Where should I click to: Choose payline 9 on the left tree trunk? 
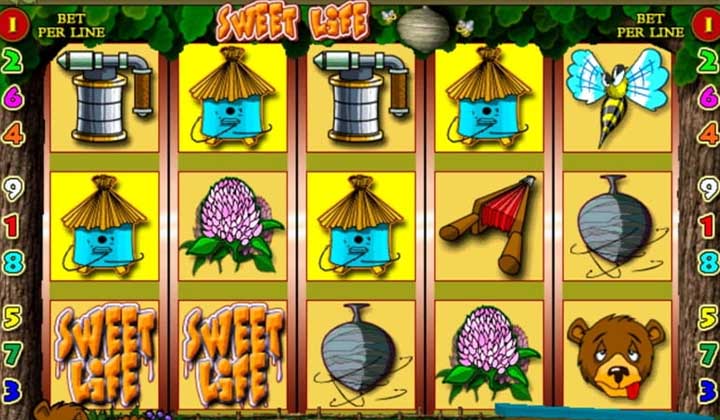13,187
